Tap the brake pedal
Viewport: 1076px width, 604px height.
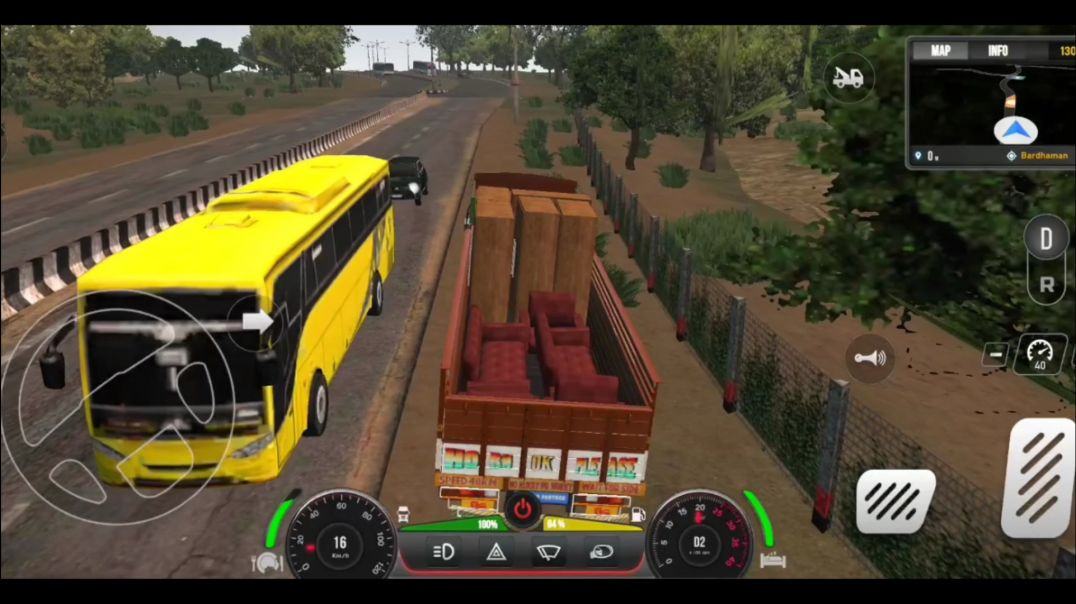(895, 500)
